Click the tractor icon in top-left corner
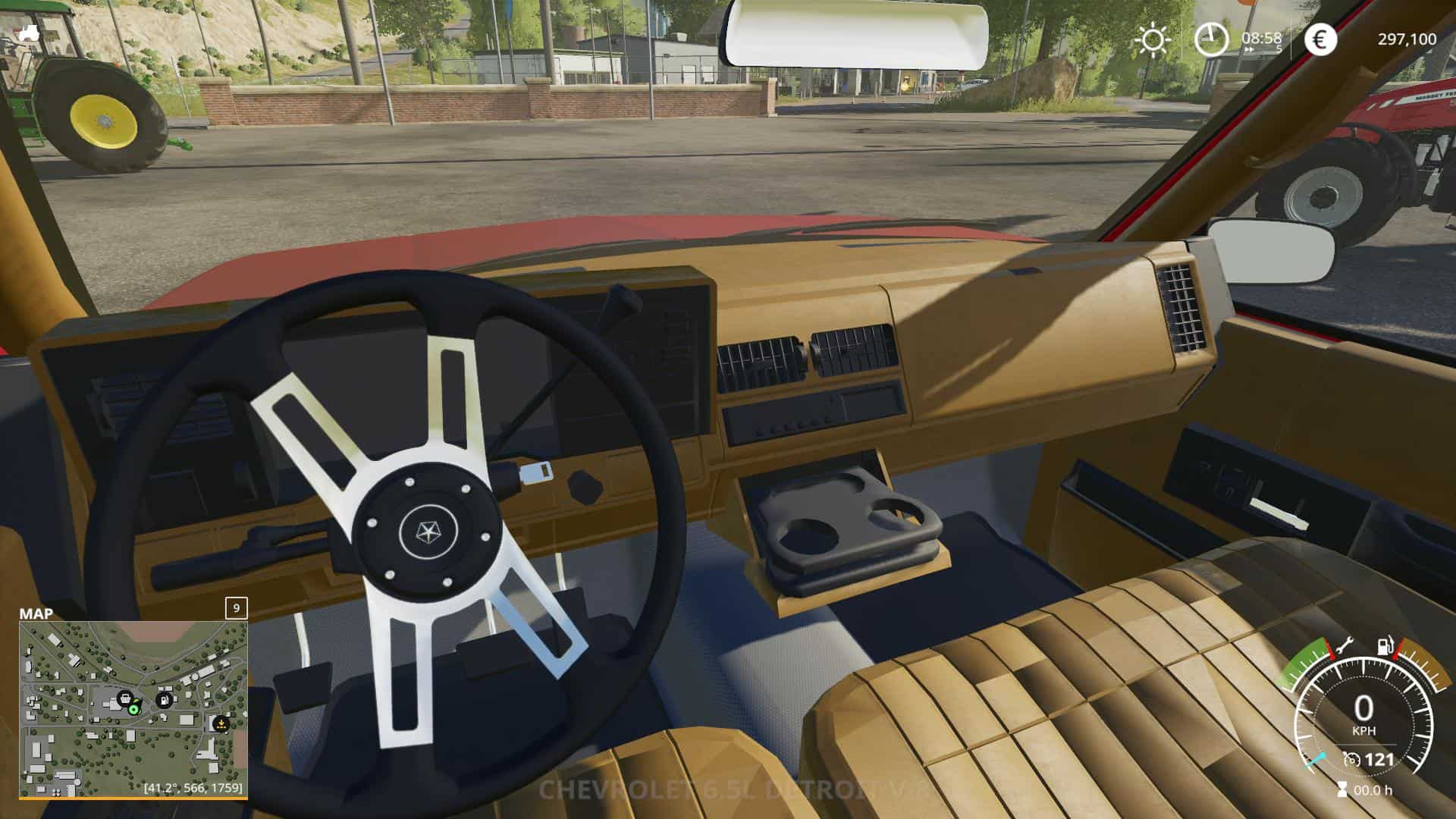The image size is (1456, 819). pos(30,33)
